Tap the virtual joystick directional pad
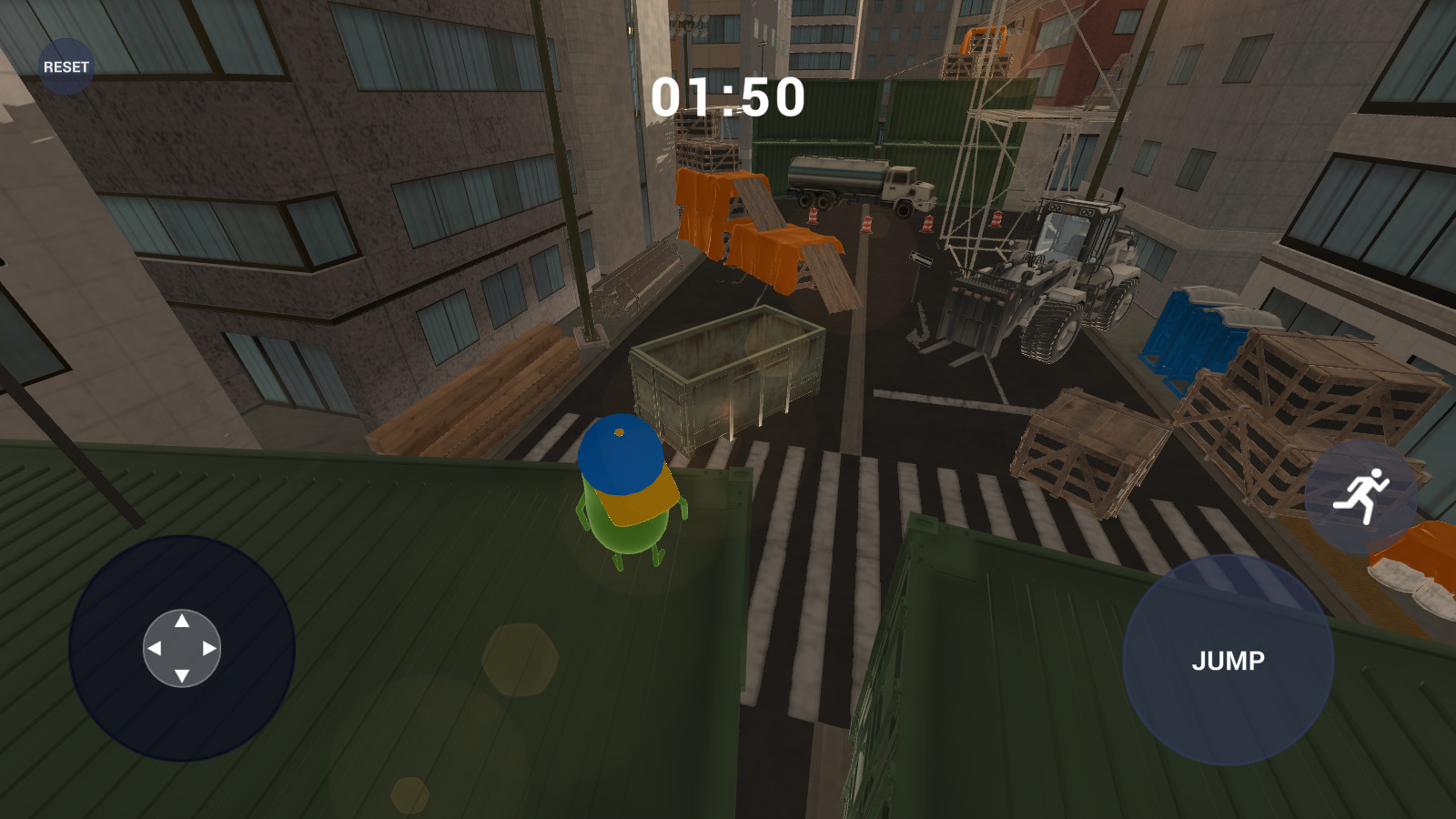This screenshot has width=1456, height=819. coord(182,648)
